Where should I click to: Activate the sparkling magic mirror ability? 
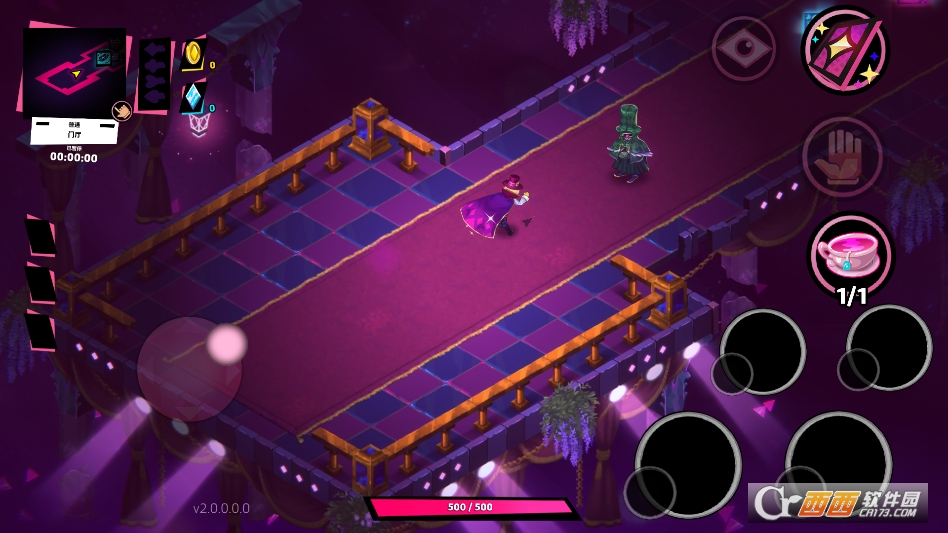tap(844, 50)
